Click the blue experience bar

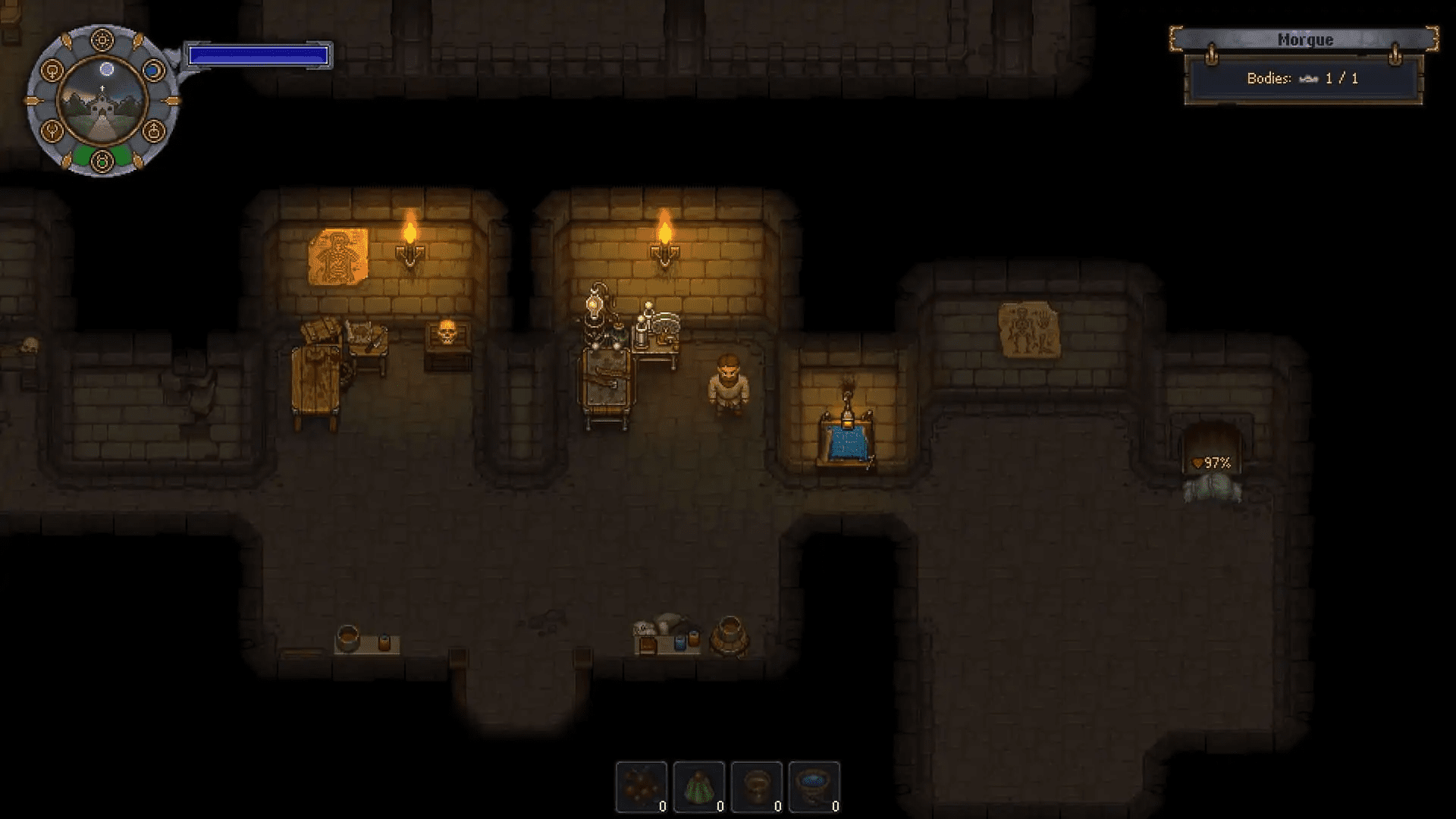tap(258, 54)
